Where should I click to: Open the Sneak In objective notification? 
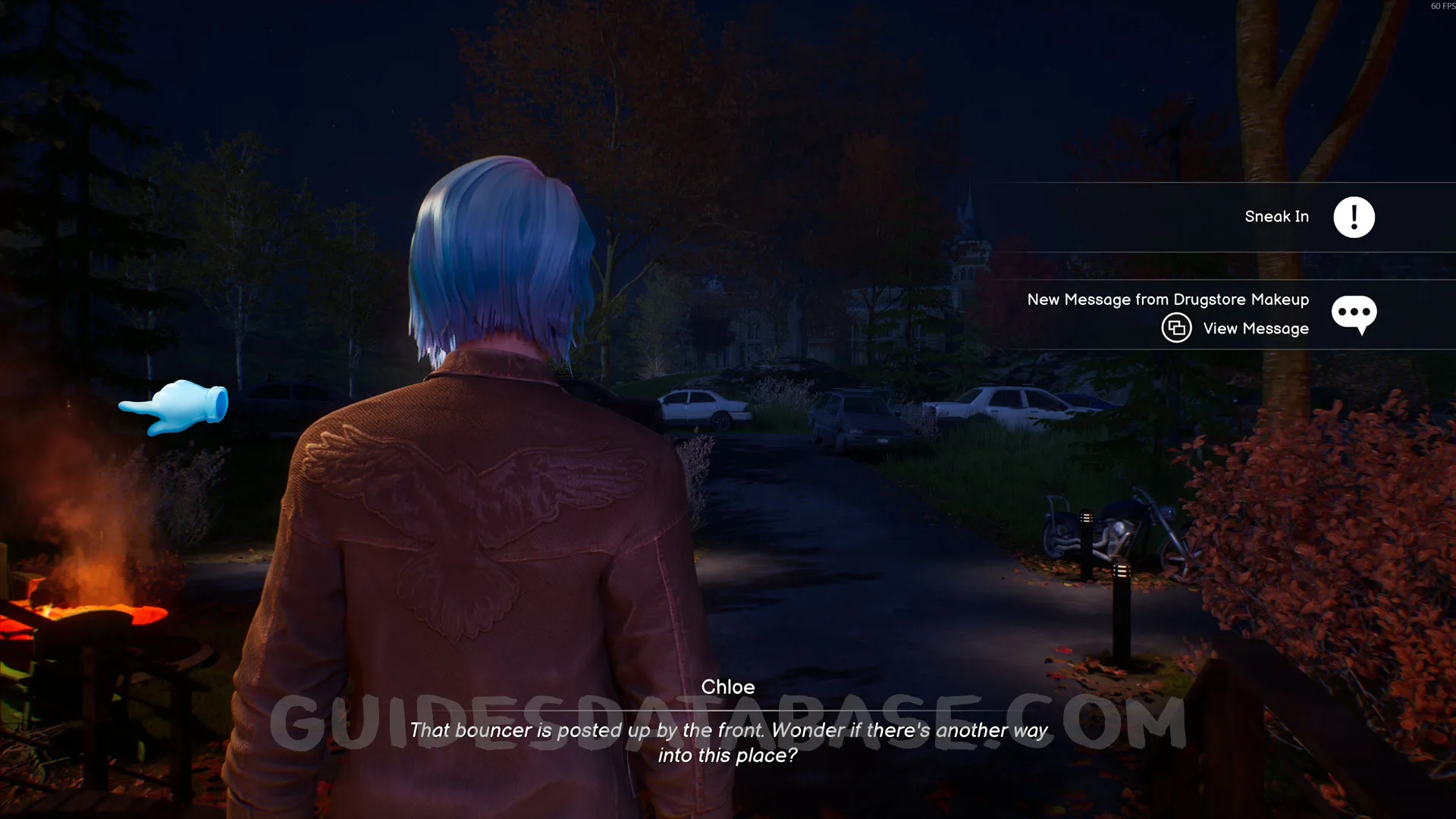pyautogui.click(x=1276, y=217)
